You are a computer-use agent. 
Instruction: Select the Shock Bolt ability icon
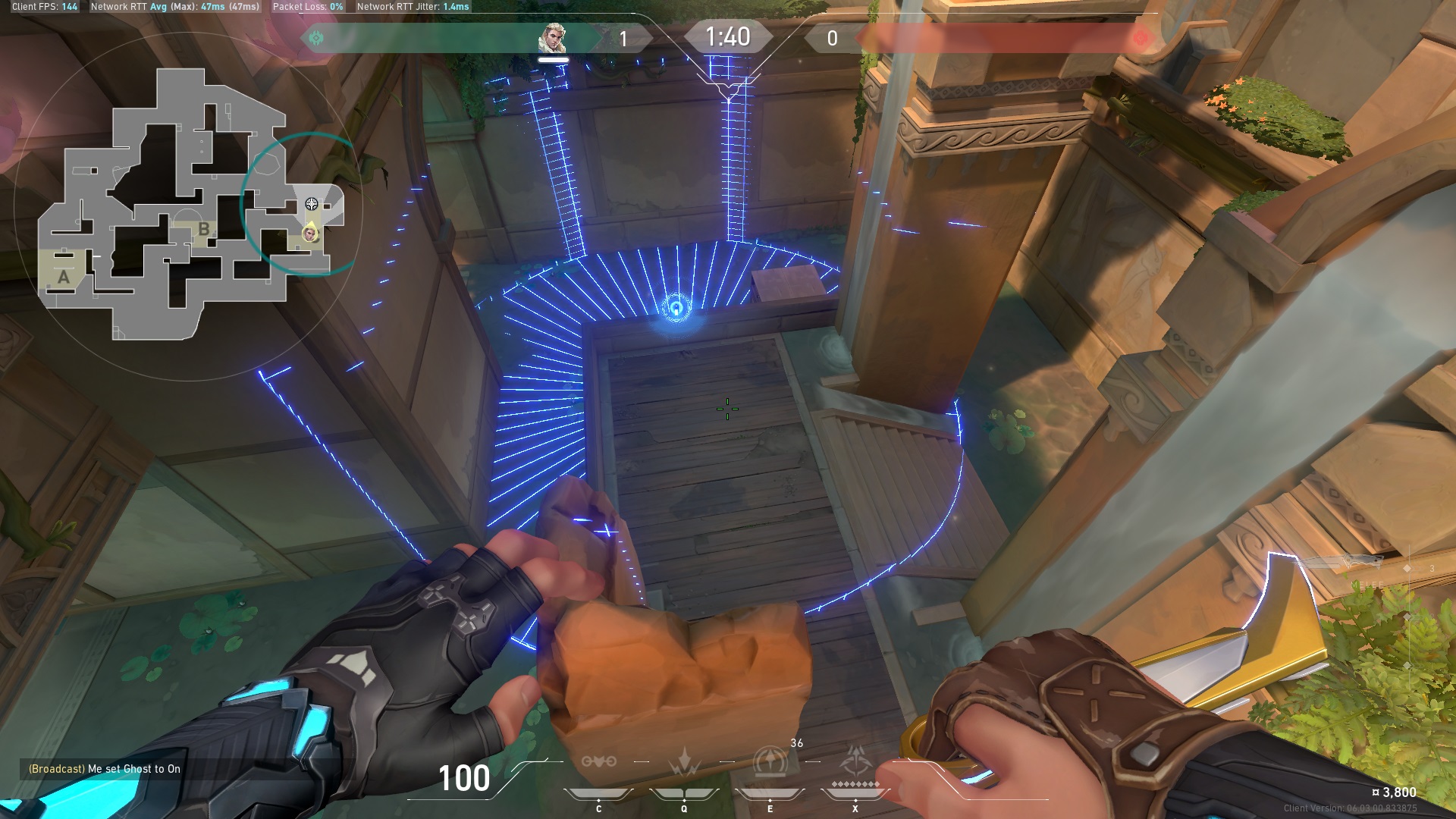pyautogui.click(x=684, y=761)
